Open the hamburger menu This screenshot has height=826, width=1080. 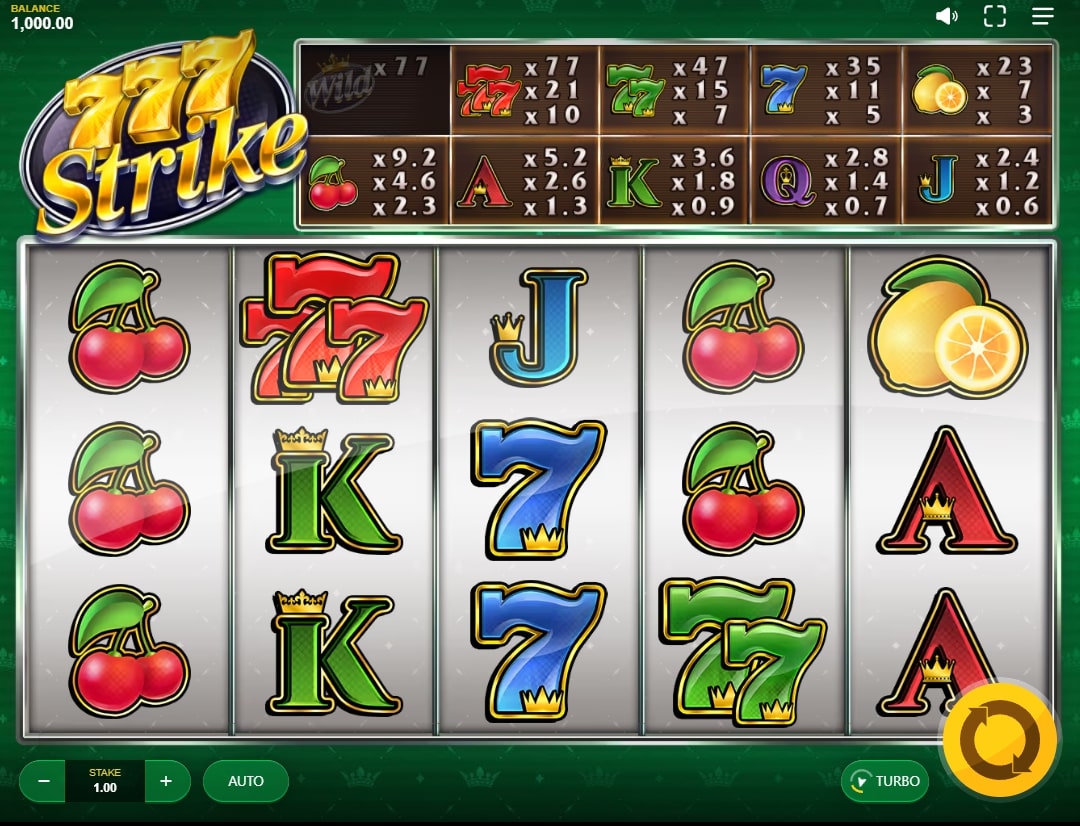(x=1043, y=16)
